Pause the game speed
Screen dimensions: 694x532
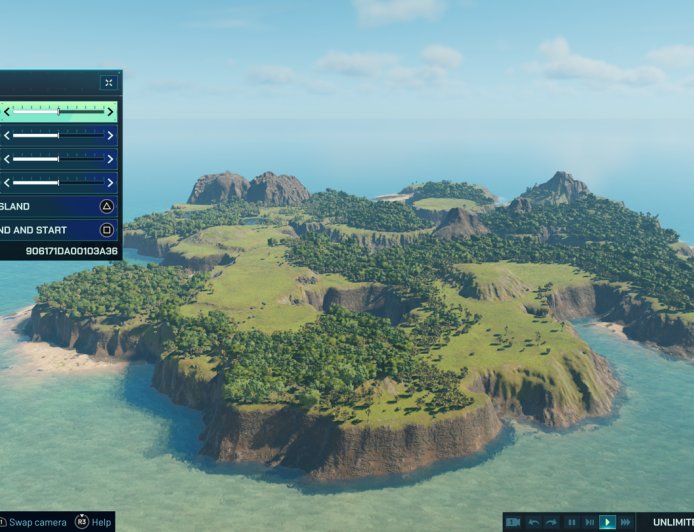pyautogui.click(x=572, y=522)
